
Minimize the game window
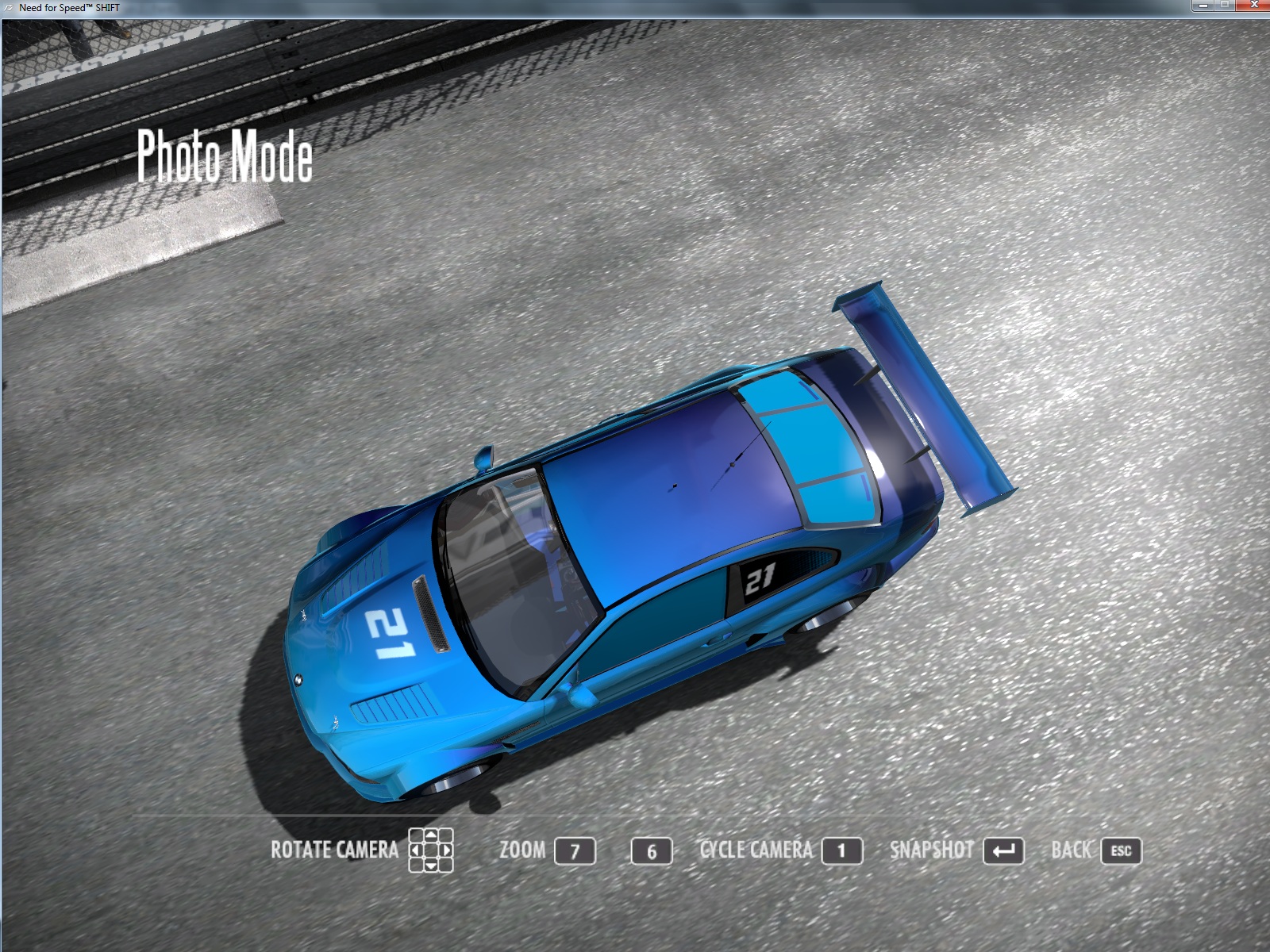(x=1203, y=6)
